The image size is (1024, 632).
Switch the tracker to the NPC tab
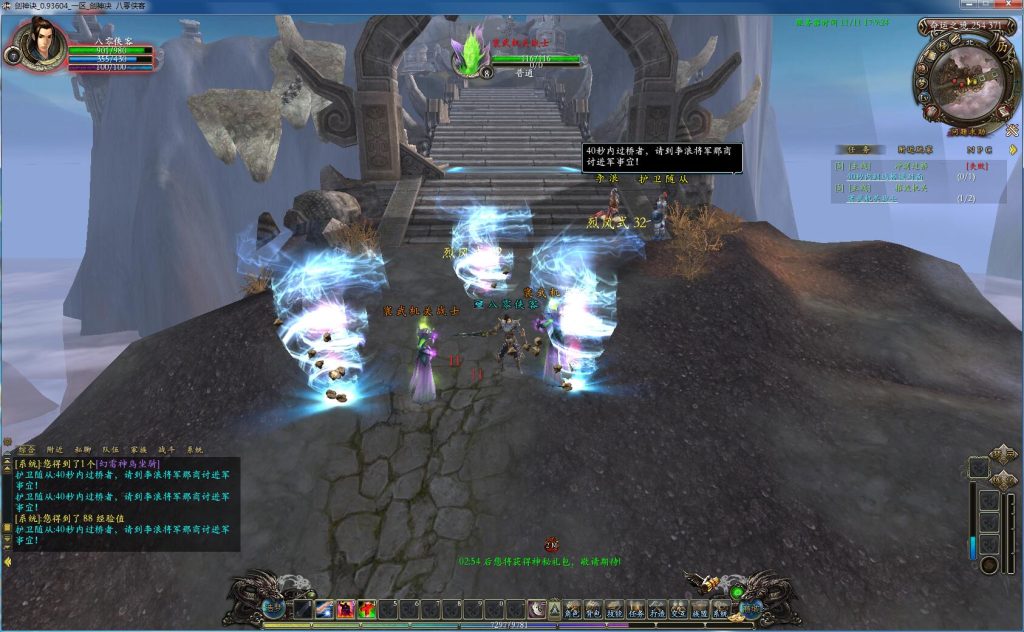pyautogui.click(x=979, y=149)
